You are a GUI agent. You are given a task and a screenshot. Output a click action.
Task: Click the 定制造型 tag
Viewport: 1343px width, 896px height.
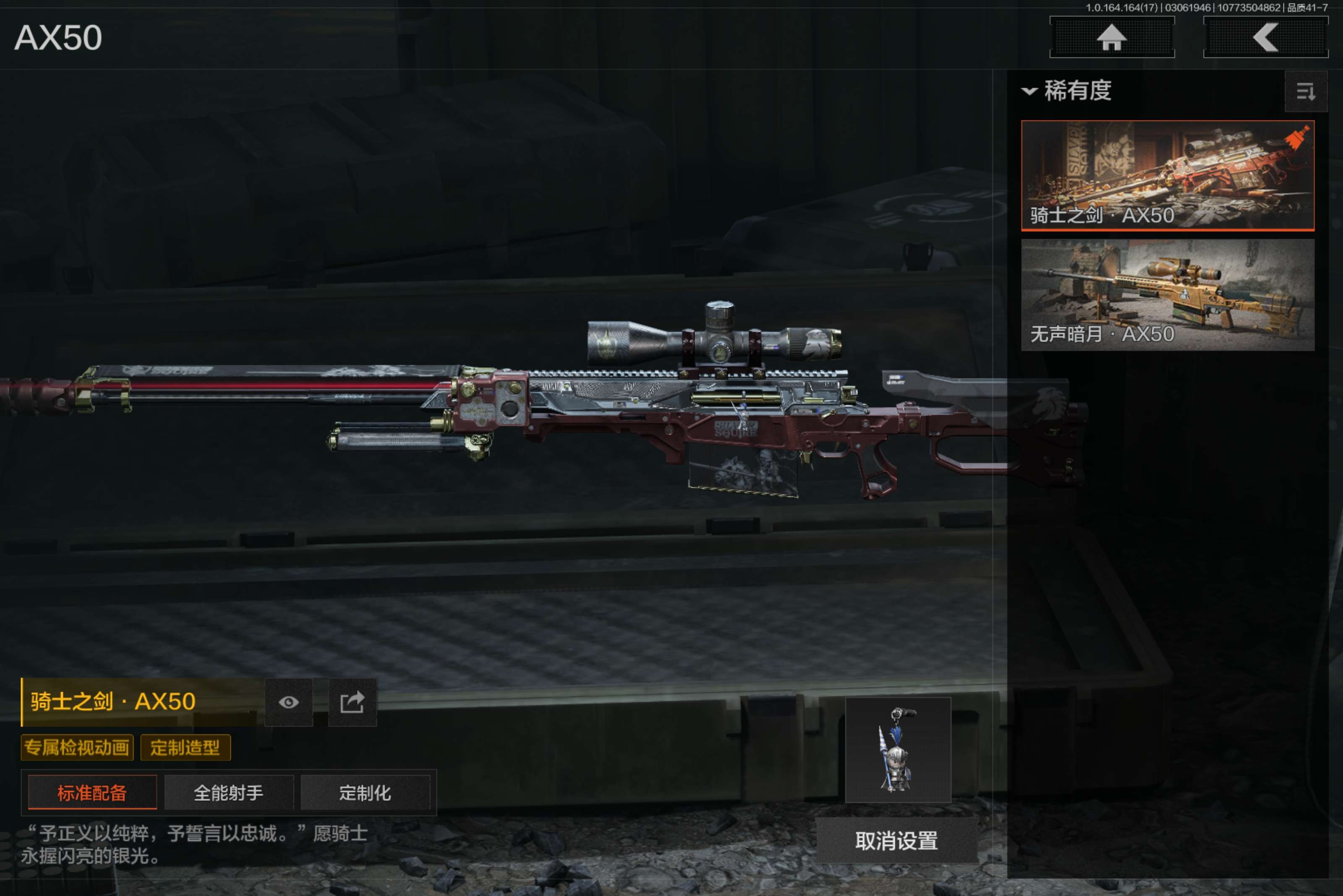coord(185,748)
